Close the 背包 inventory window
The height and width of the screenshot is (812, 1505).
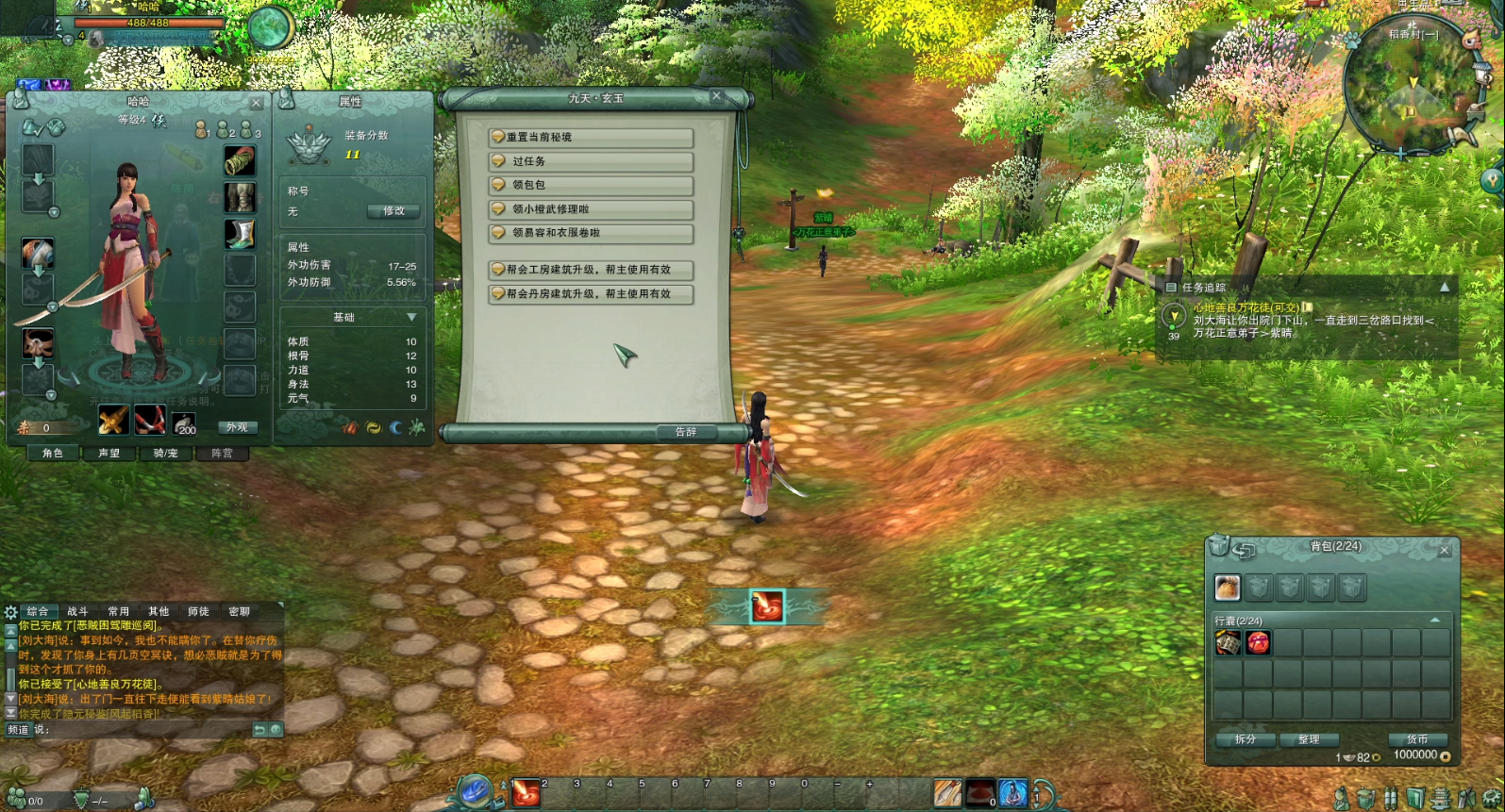(1444, 550)
